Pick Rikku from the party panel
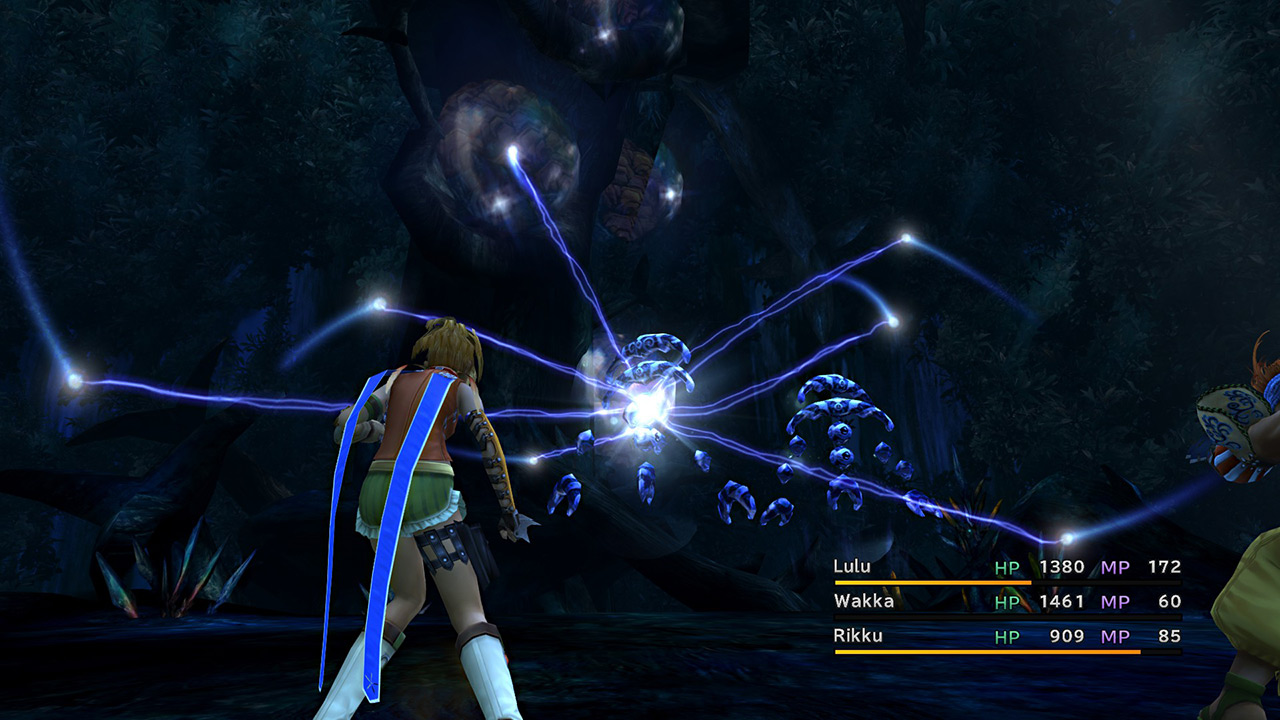 [x=856, y=637]
